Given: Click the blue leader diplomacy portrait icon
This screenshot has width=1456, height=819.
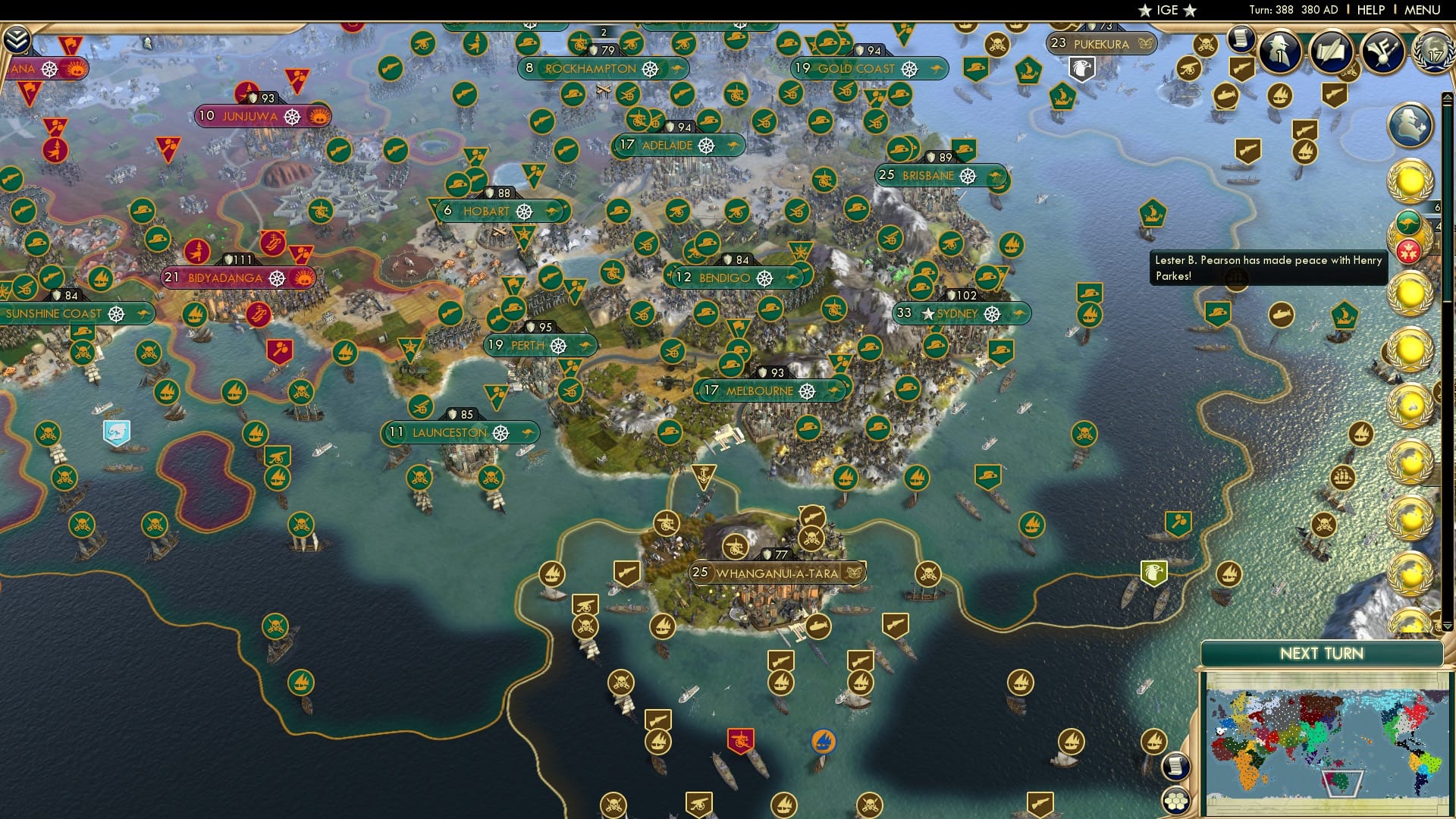Looking at the screenshot, I should [x=1409, y=125].
